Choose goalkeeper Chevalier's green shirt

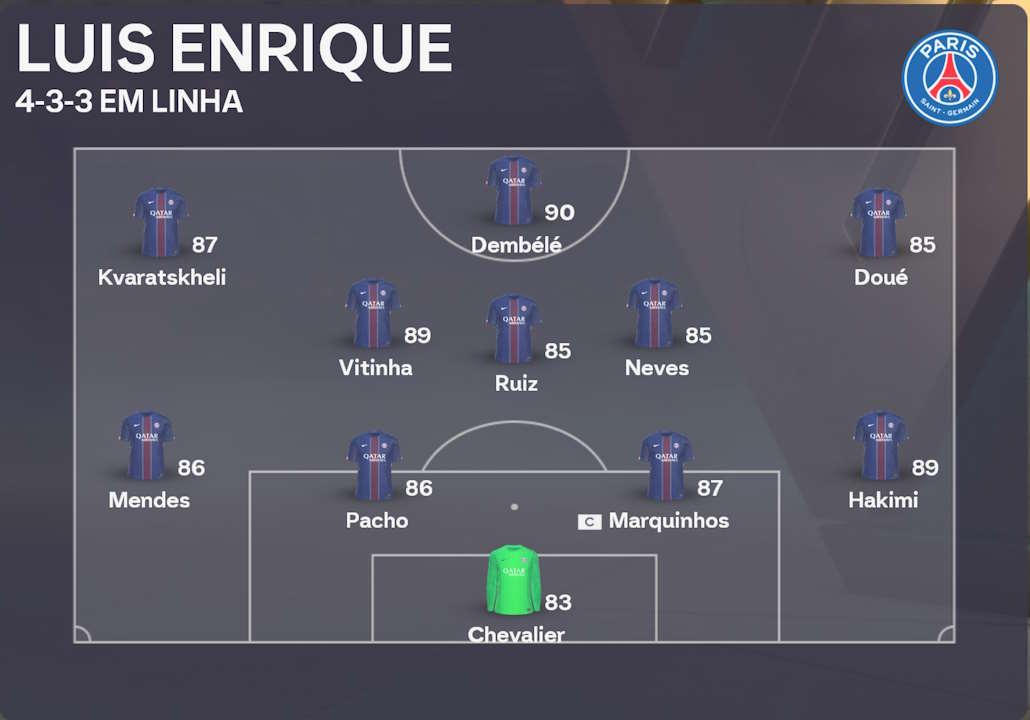(513, 580)
